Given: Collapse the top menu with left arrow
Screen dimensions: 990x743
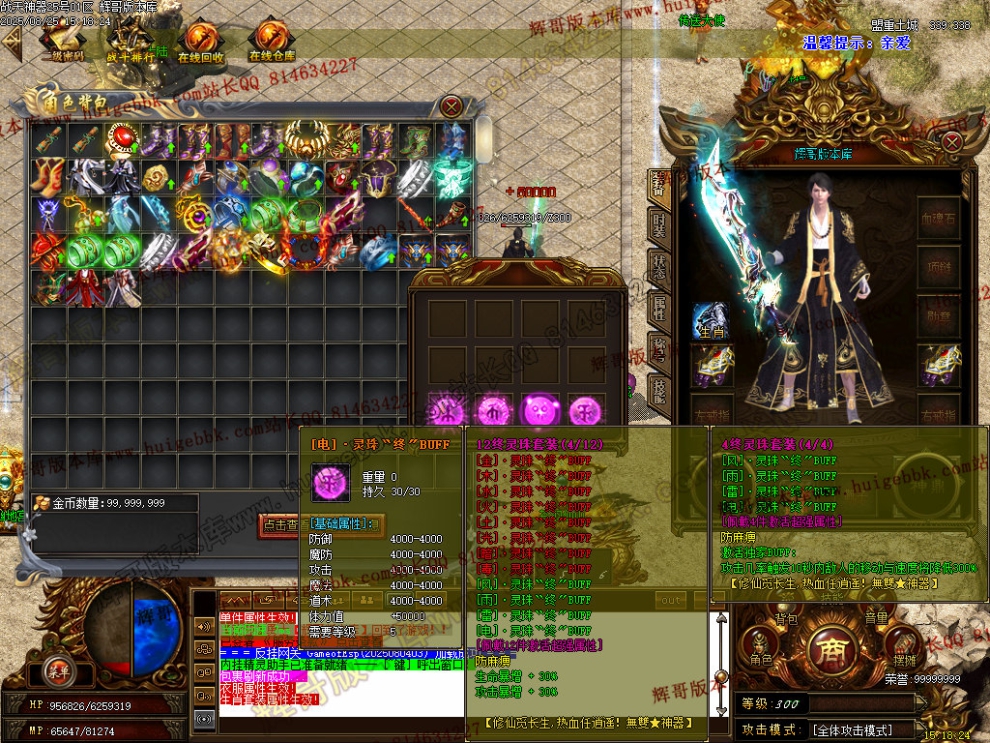Looking at the screenshot, I should pos(12,41).
